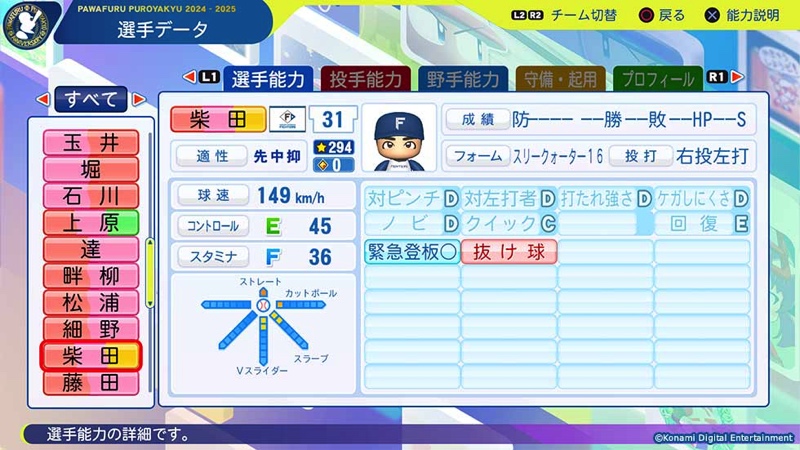Switch to the 投手能力 tab
800x450 pixels.
click(366, 79)
